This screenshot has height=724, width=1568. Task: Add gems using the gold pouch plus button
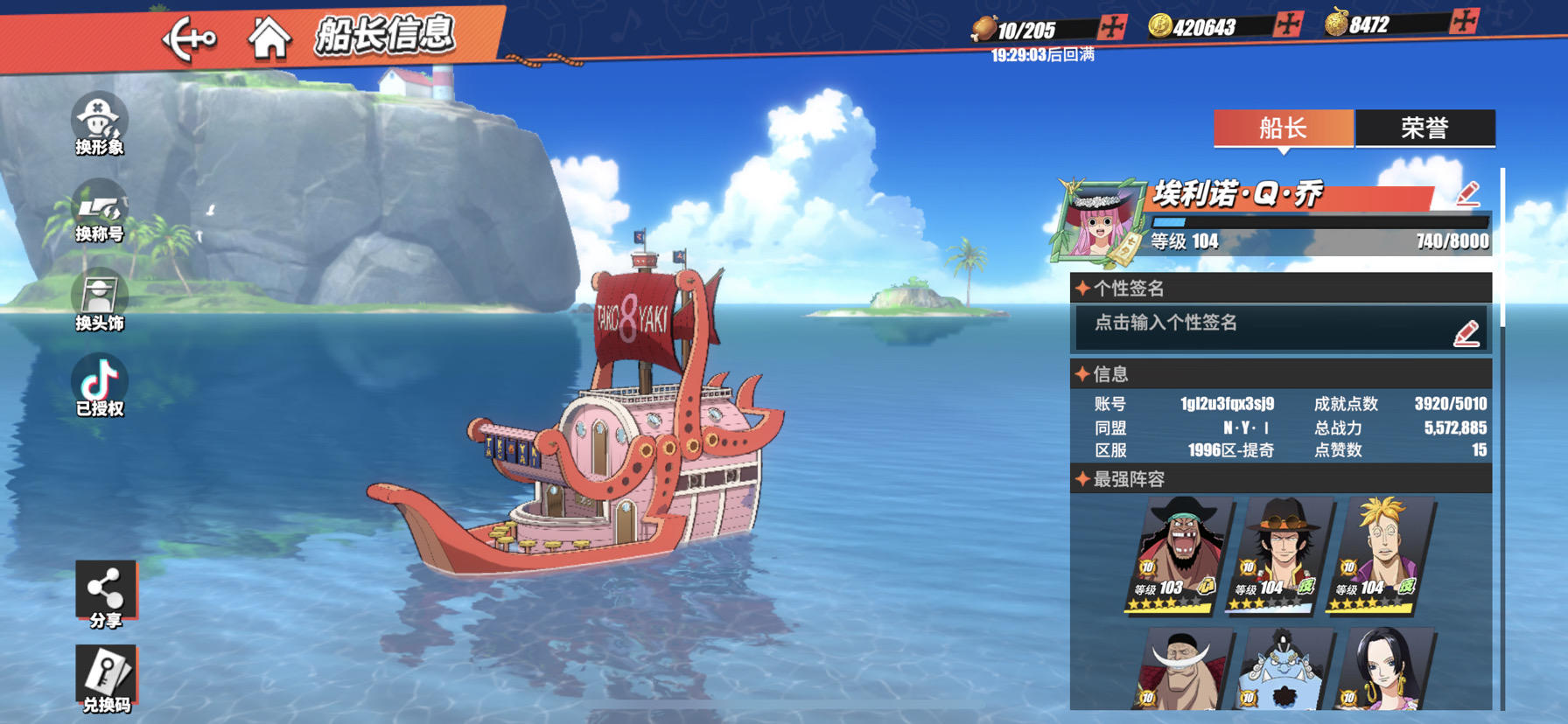coord(1464,21)
